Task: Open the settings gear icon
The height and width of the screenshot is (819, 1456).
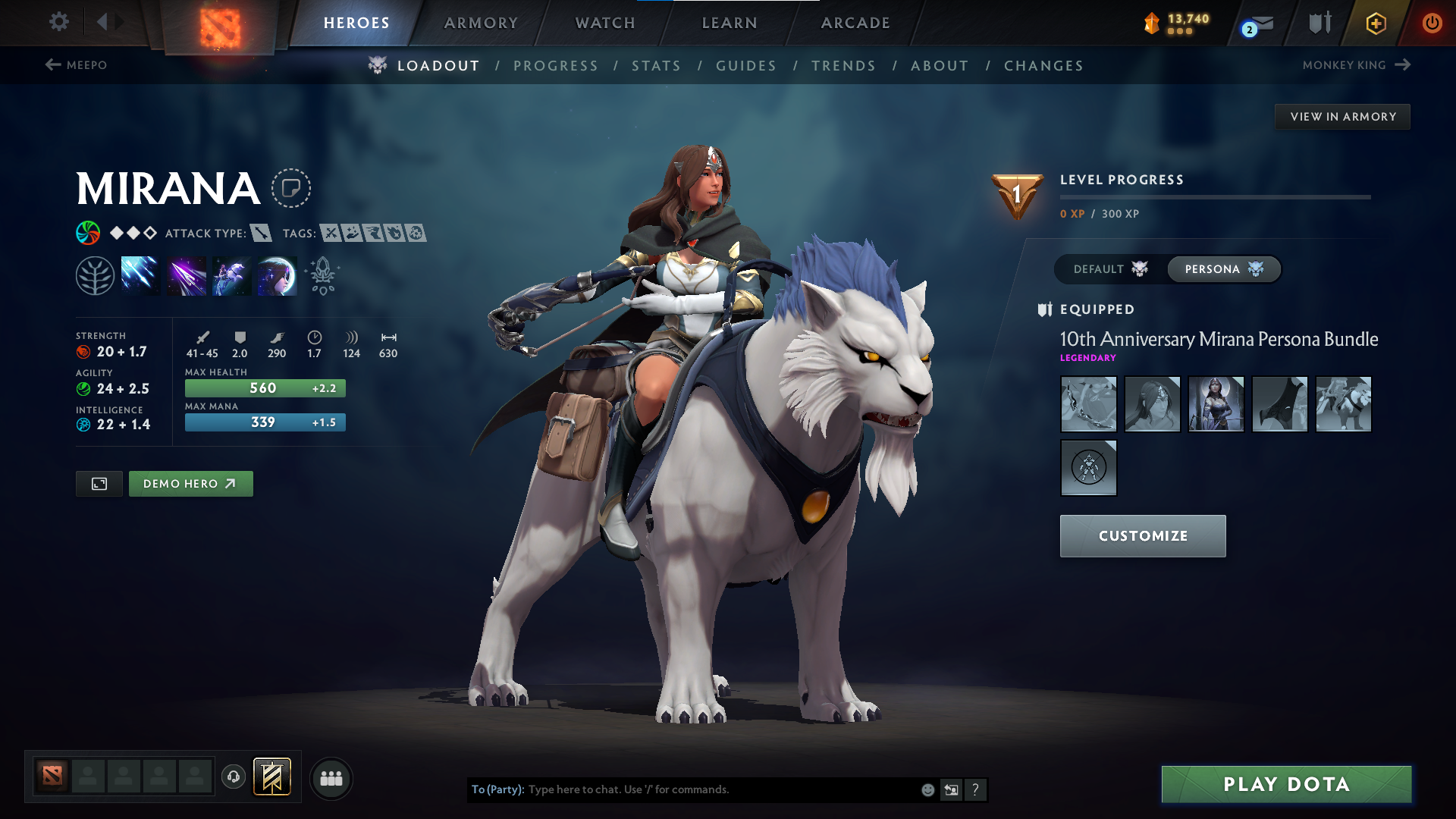Action: [x=58, y=21]
